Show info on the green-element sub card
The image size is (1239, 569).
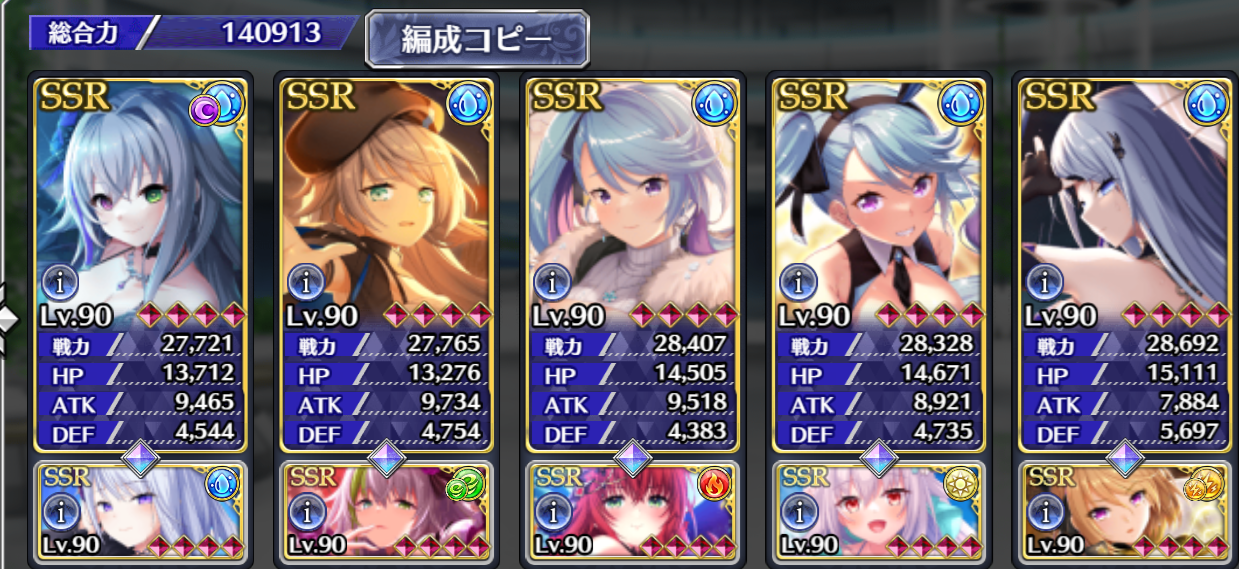coord(304,513)
